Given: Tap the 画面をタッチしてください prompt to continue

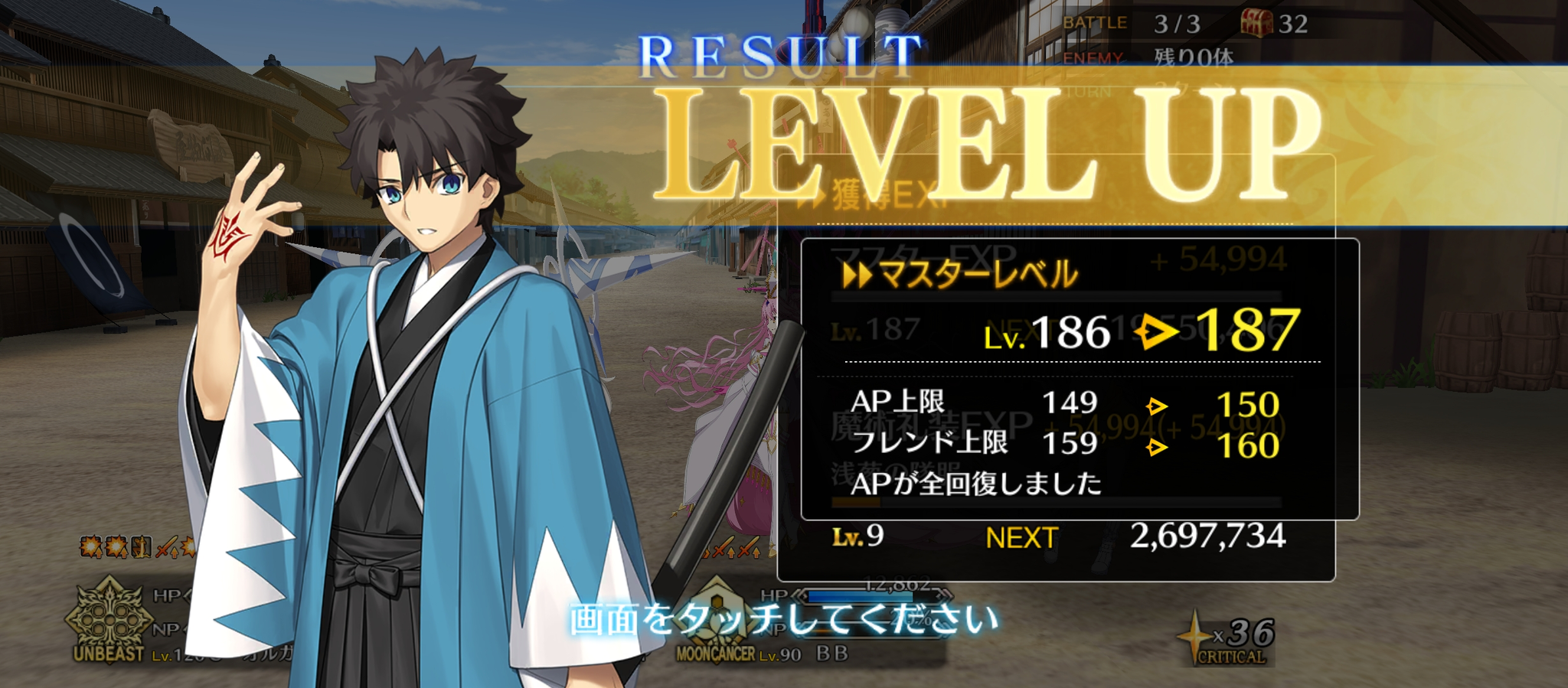Looking at the screenshot, I should tap(784, 618).
